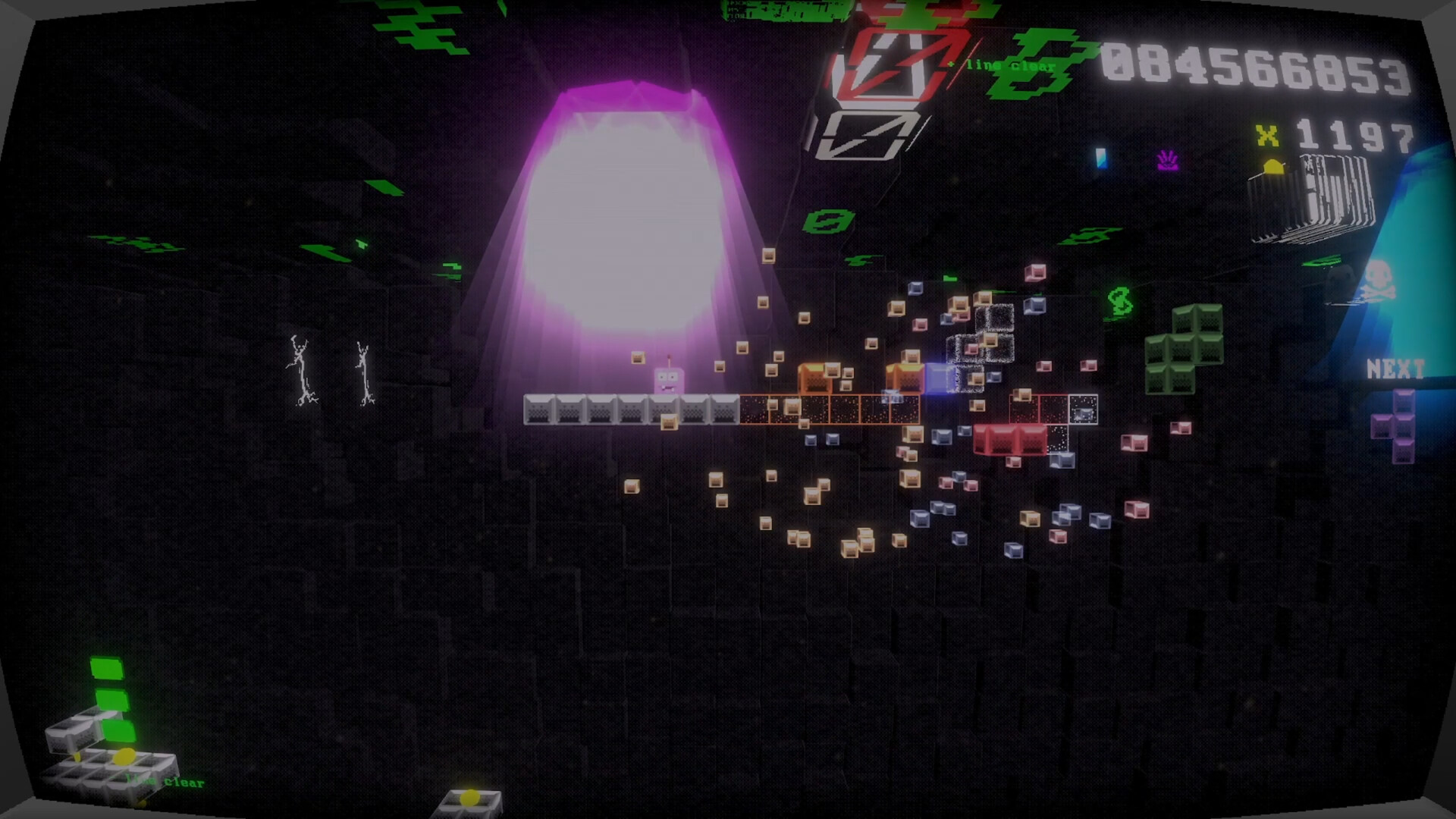This screenshot has width=1456, height=819.
Task: Click the purple hand power-up icon
Action: (1169, 161)
